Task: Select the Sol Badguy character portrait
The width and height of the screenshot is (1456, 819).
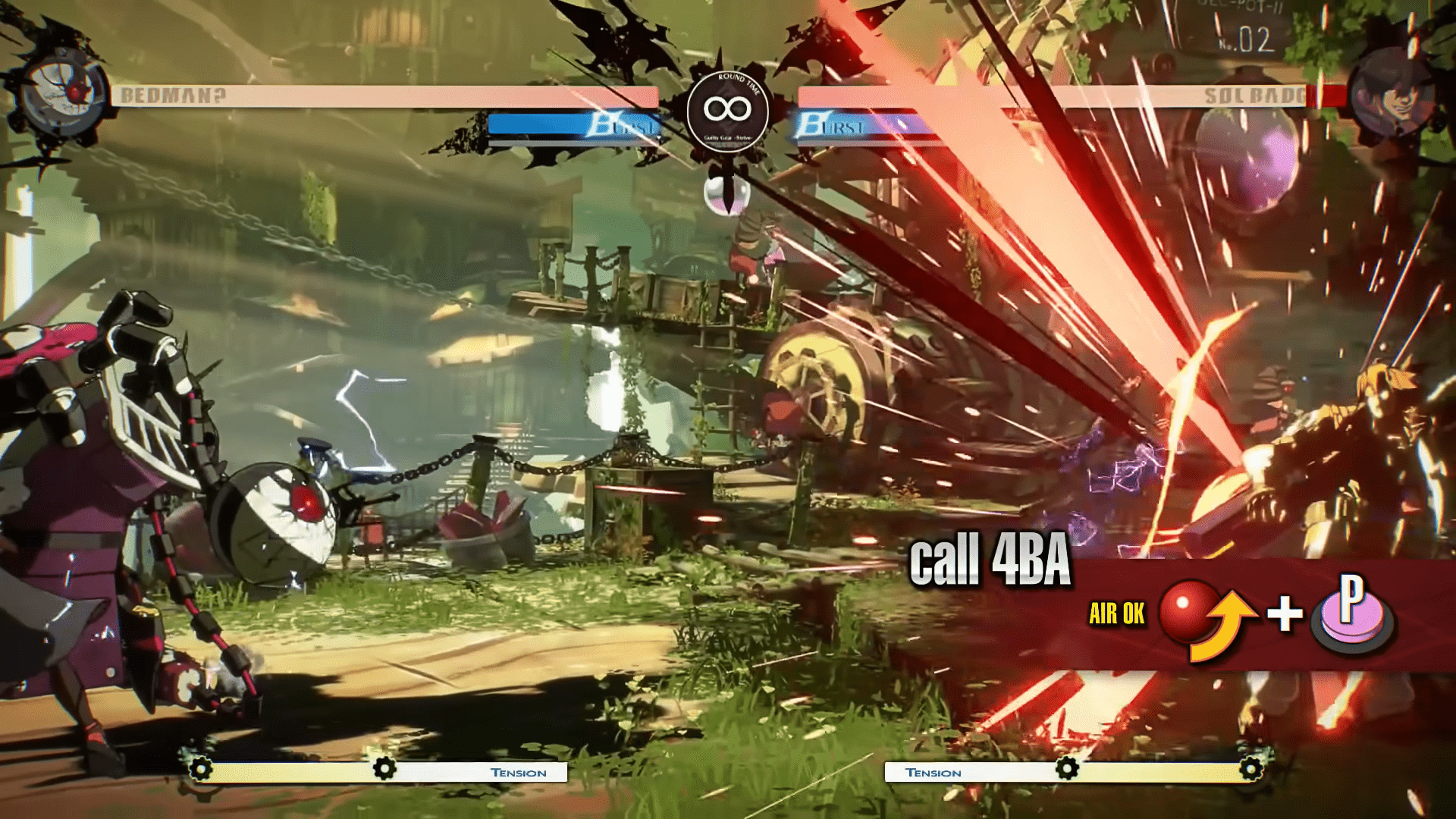Action: tap(1390, 94)
